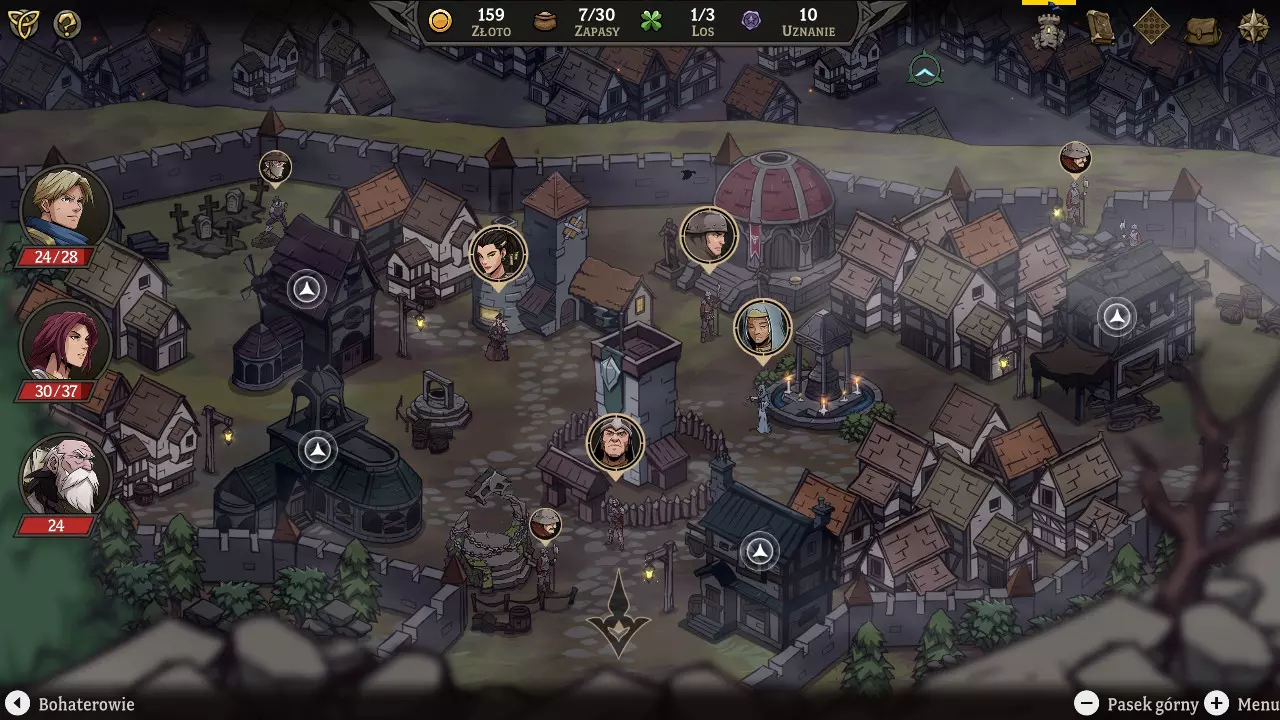Talk to the dark-haired woman marker
This screenshot has width=1280, height=720.
[x=498, y=253]
